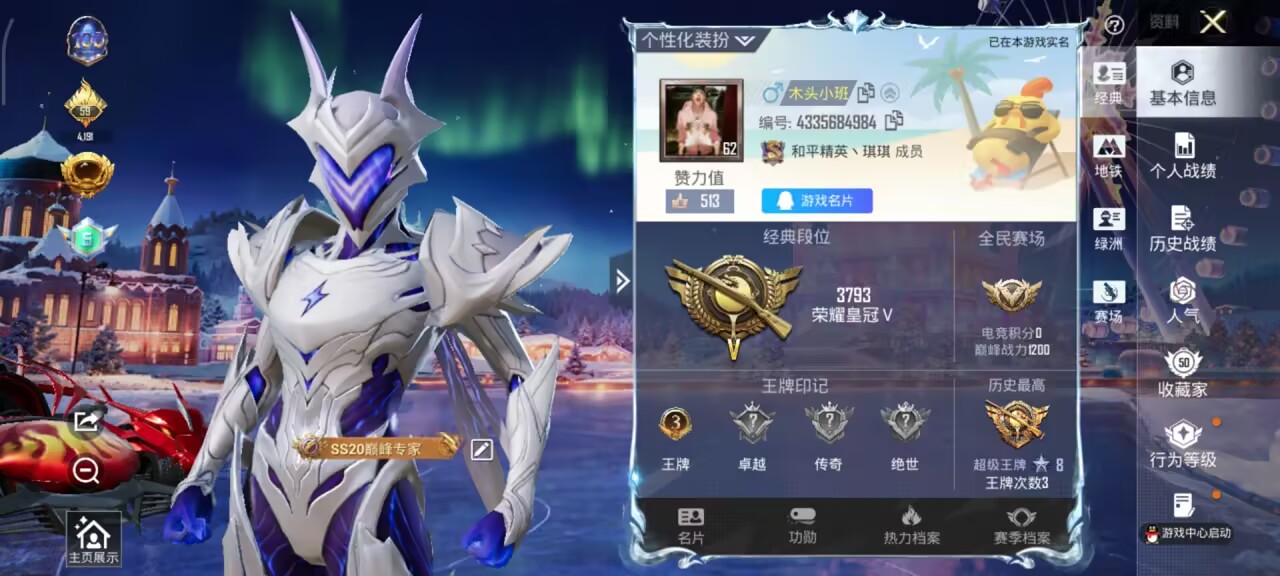1280x576 pixels.
Task: Click the 主页展示 homepage display button
Action: (93, 540)
